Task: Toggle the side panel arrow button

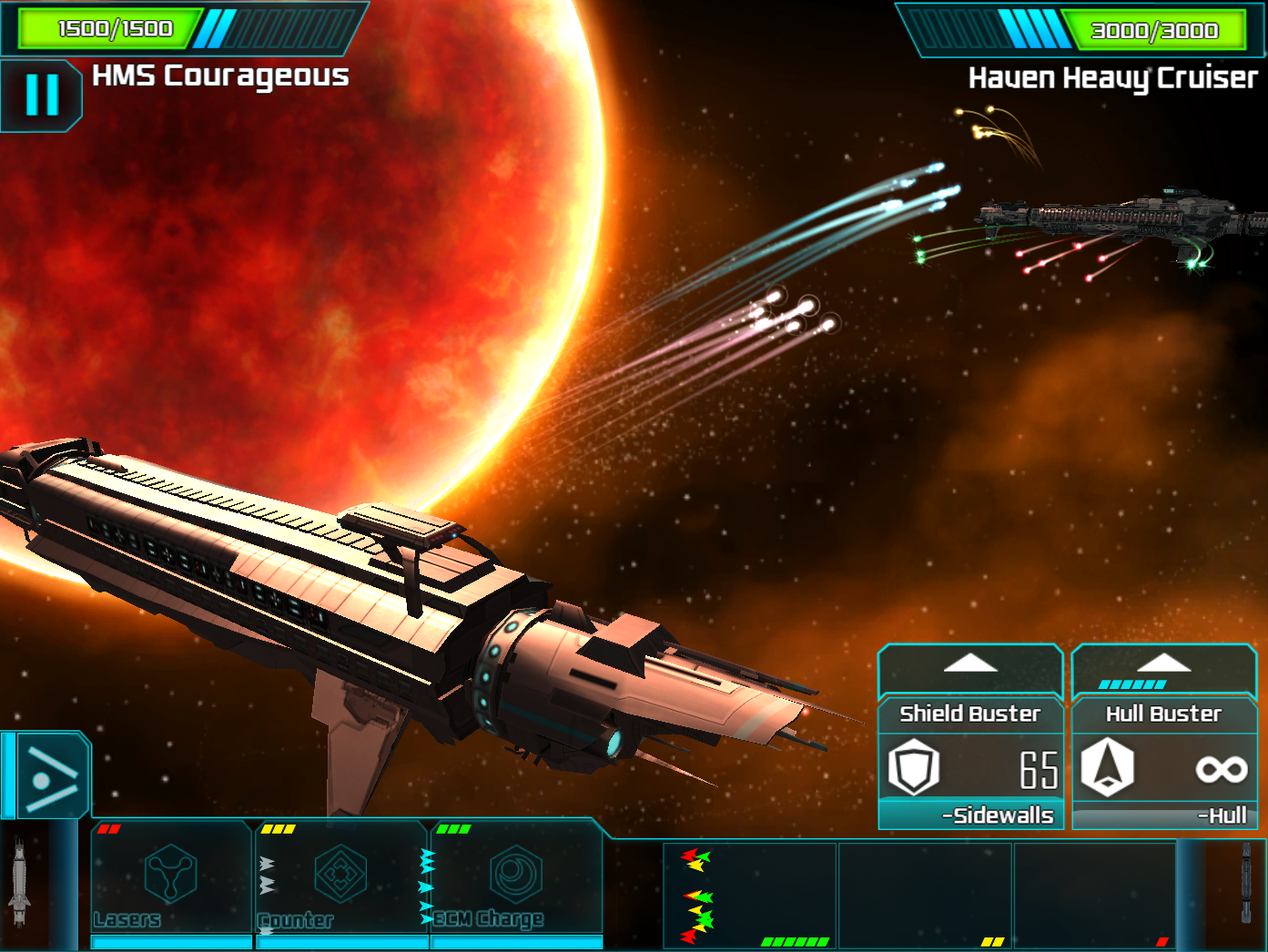Action: coord(51,776)
